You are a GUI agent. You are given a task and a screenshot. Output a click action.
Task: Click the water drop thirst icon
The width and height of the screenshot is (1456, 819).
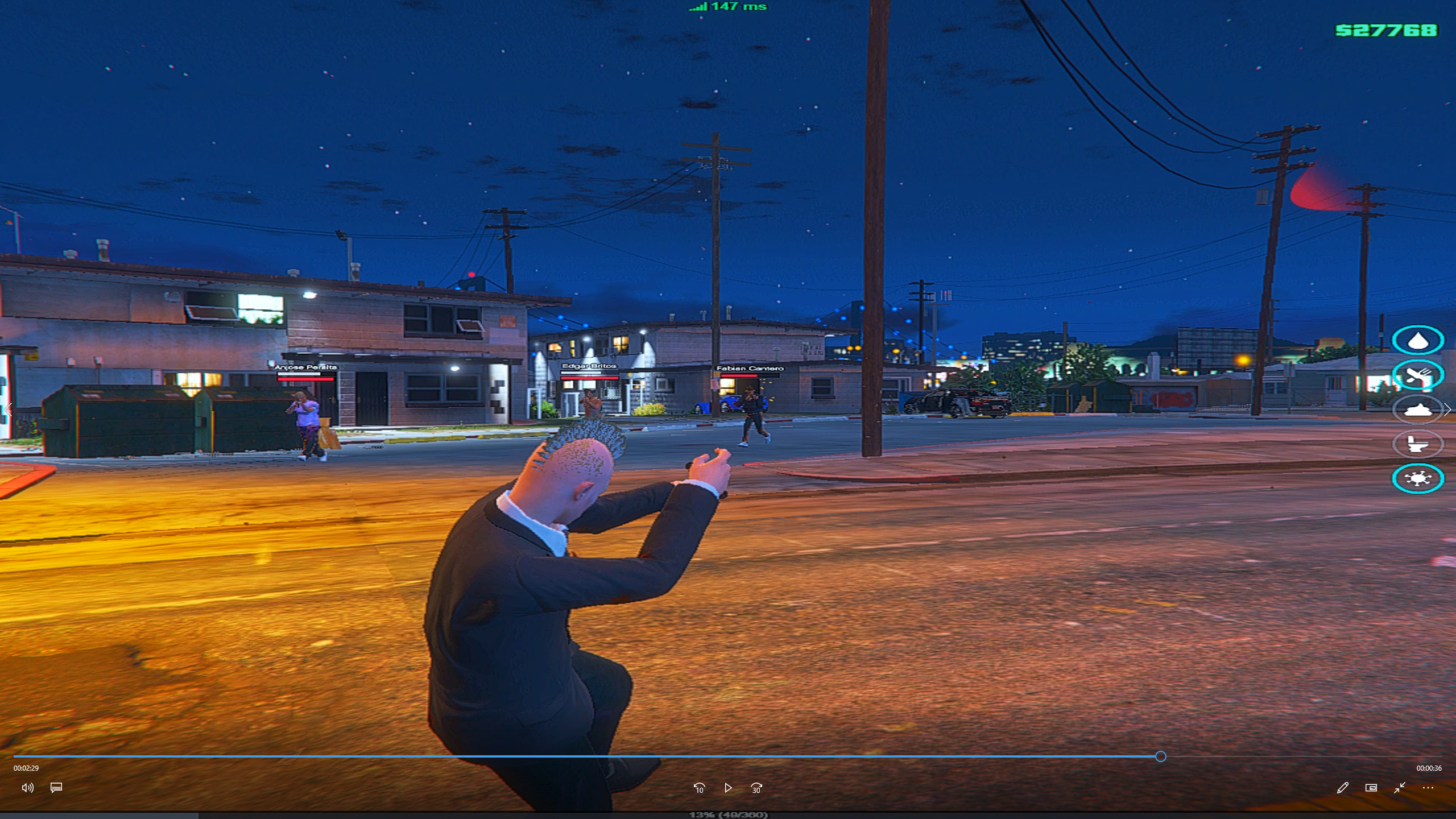[1417, 341]
